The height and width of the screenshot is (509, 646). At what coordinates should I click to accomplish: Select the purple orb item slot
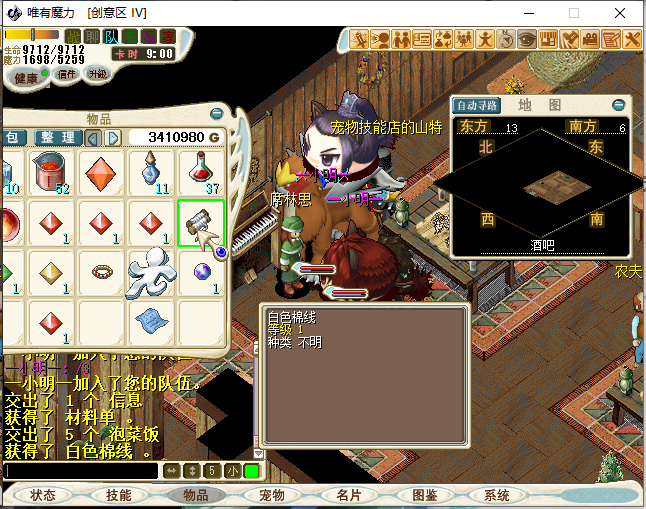pos(201,272)
